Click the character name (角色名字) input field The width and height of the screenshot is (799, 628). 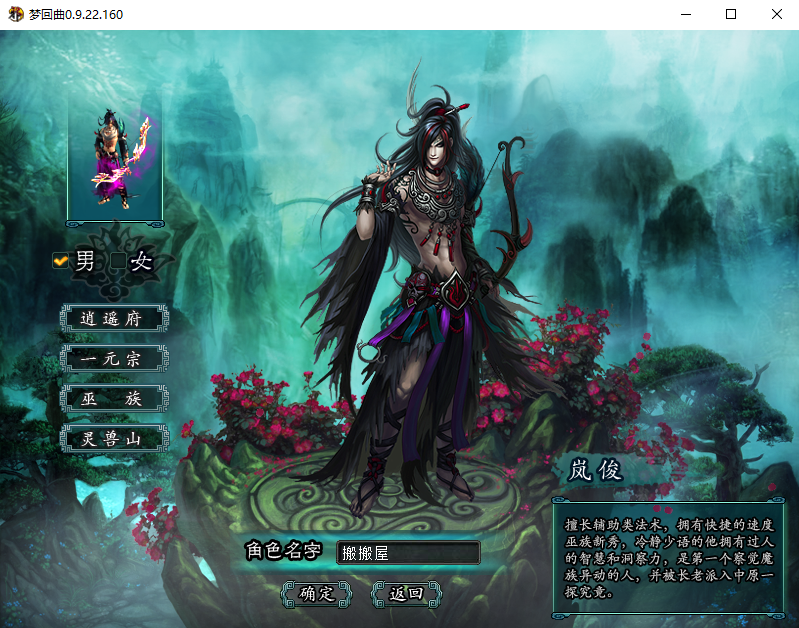tap(408, 552)
